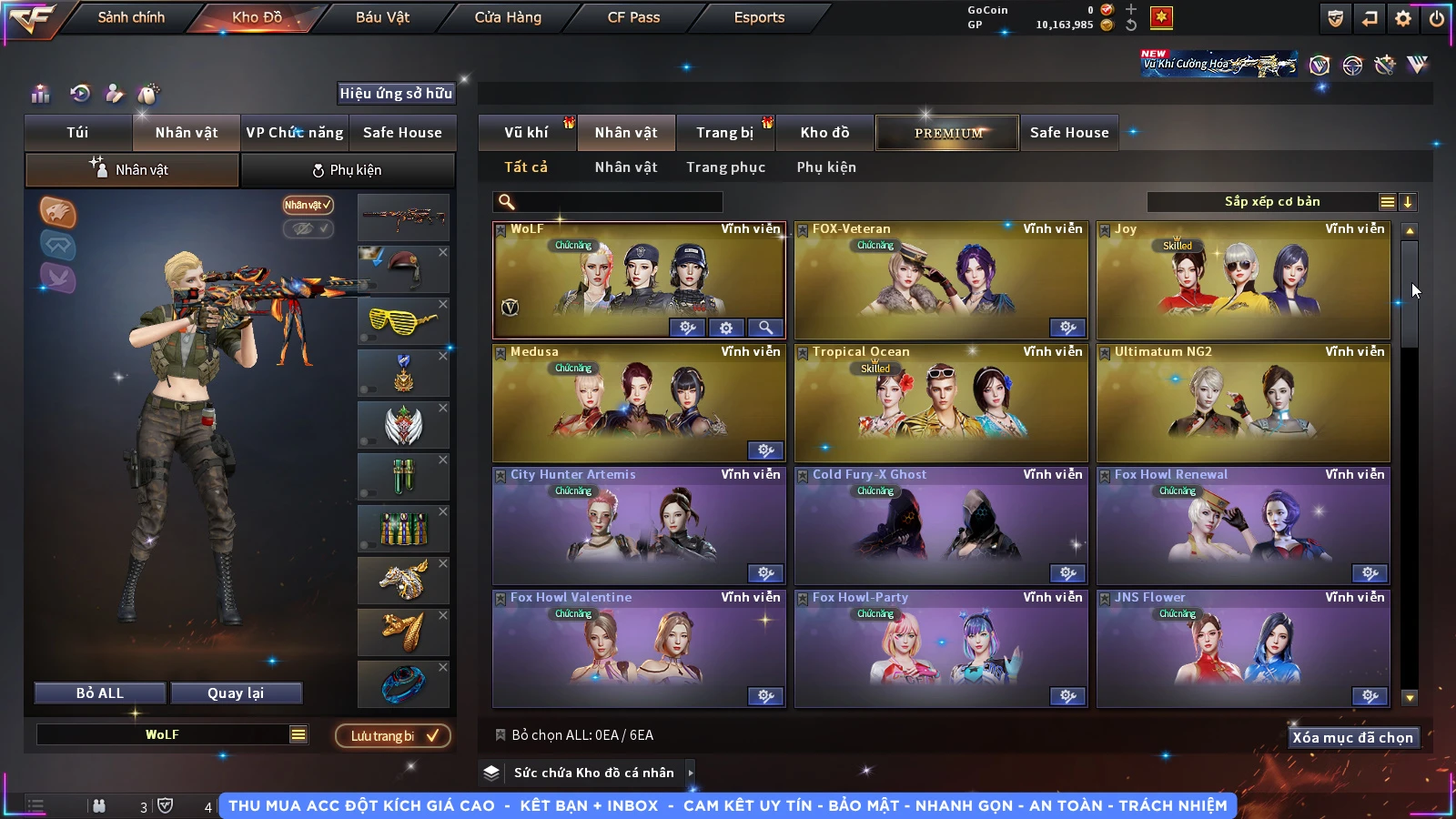Viewport: 1456px width, 819px height.
Task: Click Xóa mục đã chọn button
Action: click(x=1352, y=738)
